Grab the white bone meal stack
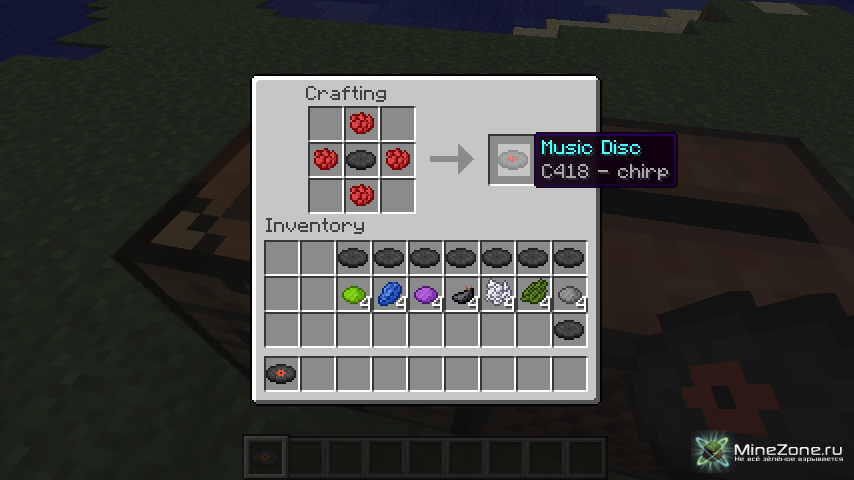The image size is (854, 480). 497,294
